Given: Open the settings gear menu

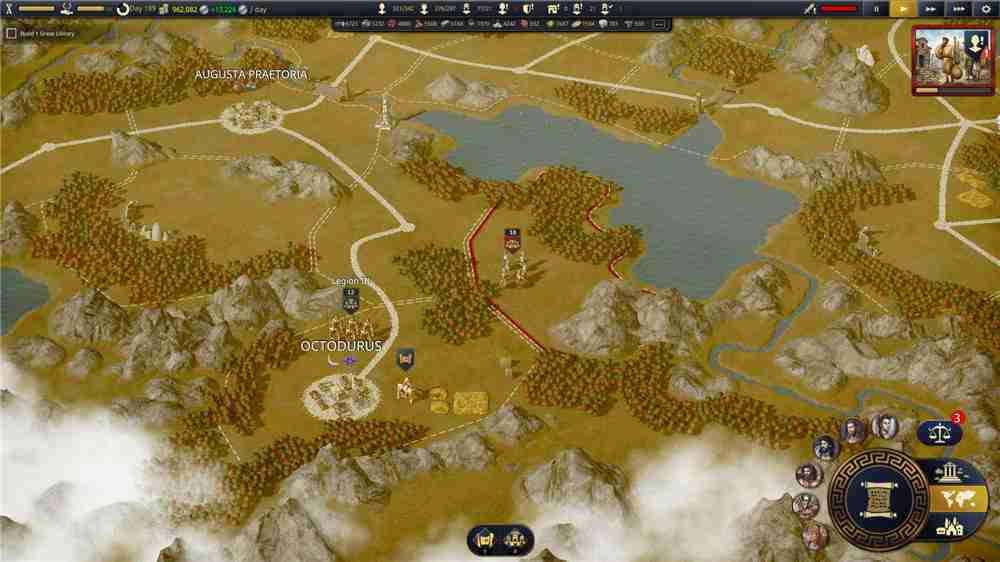Looking at the screenshot, I should click(985, 8).
